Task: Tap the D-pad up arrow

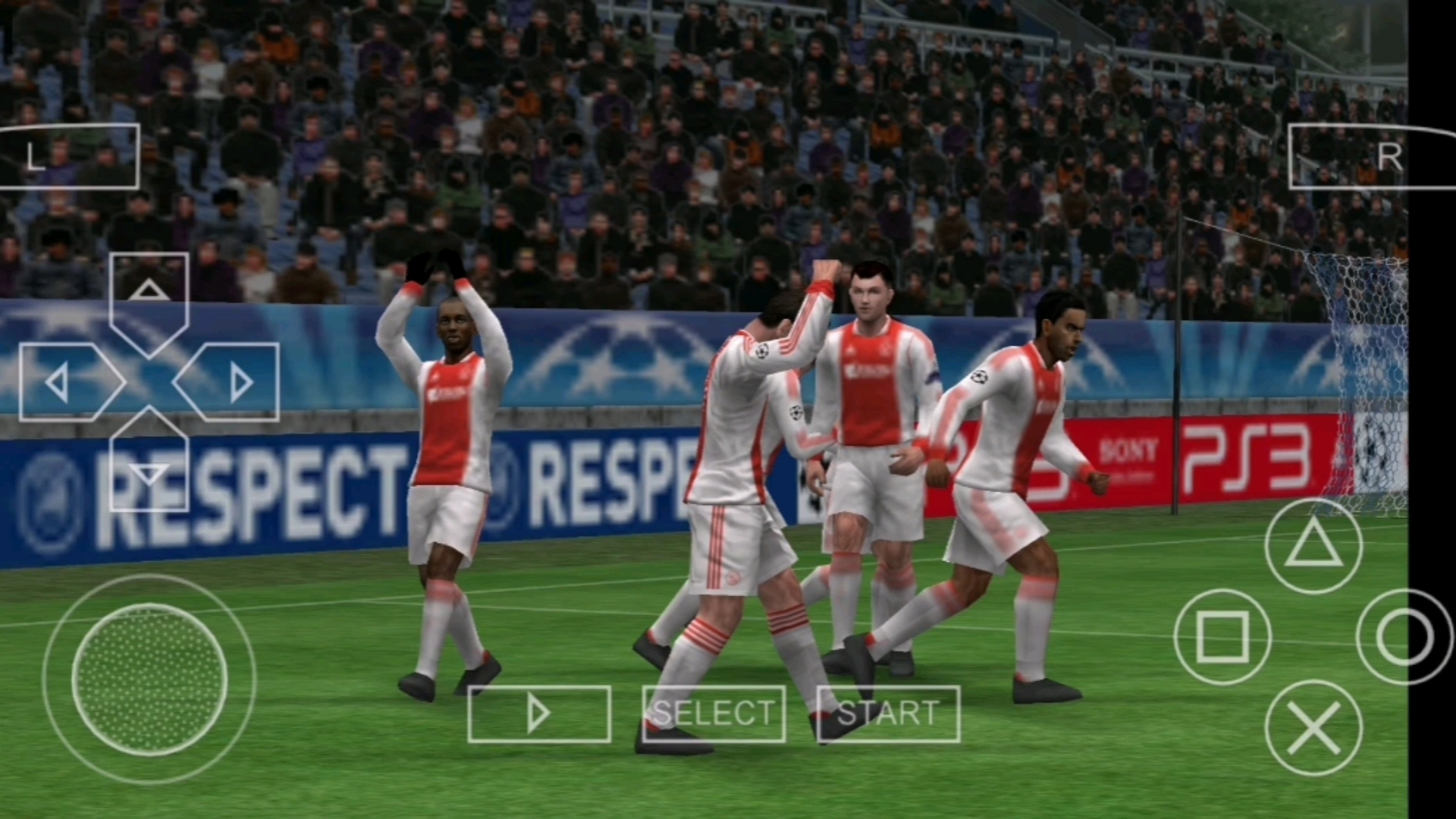Action: pyautogui.click(x=149, y=294)
